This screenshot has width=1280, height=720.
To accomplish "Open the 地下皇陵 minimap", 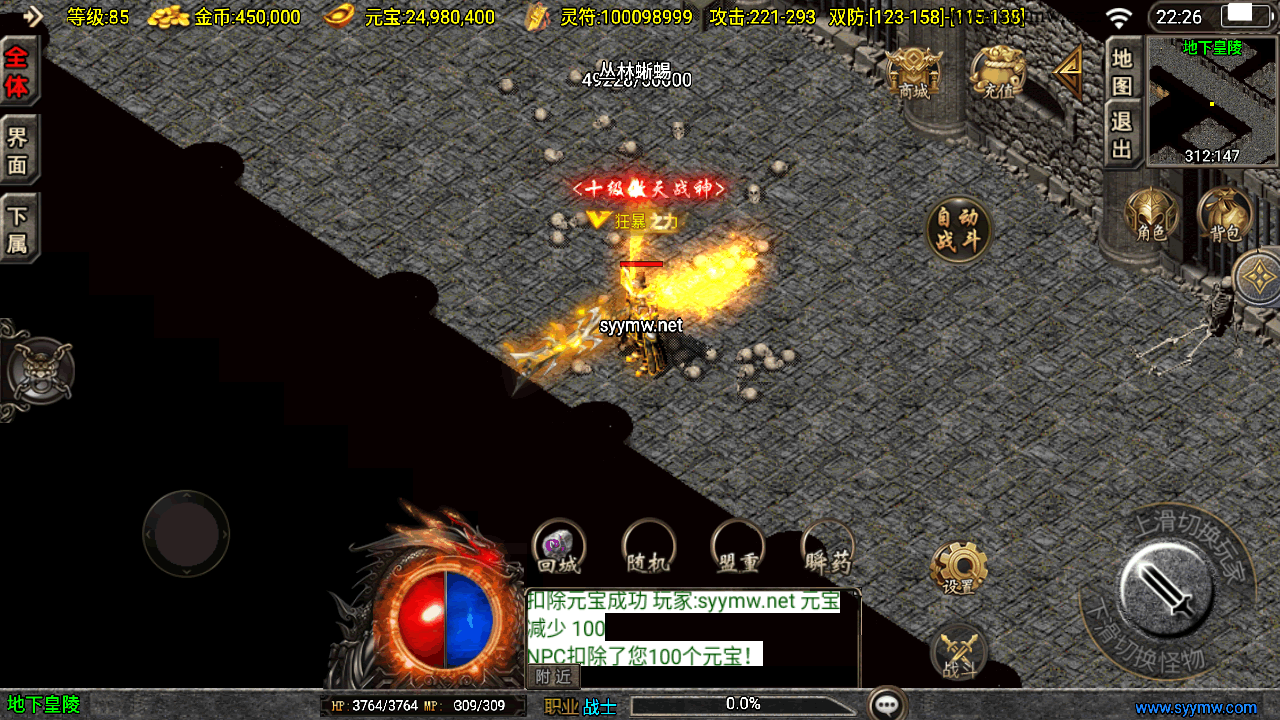I will tap(1212, 102).
